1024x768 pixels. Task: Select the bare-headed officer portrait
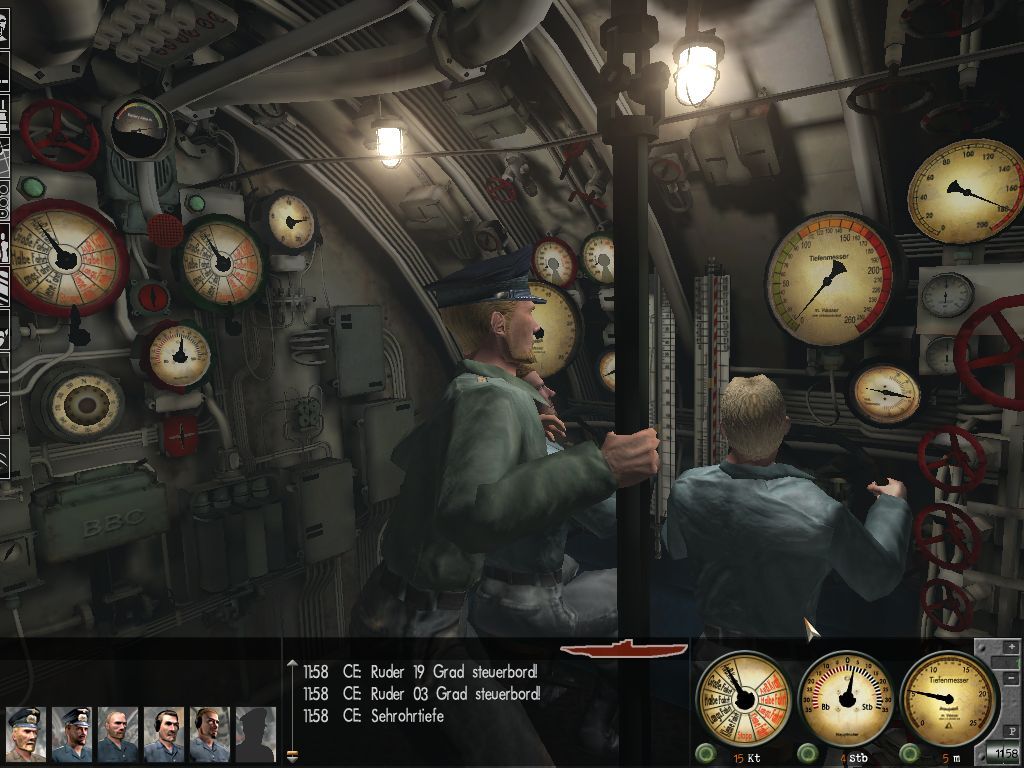click(117, 734)
